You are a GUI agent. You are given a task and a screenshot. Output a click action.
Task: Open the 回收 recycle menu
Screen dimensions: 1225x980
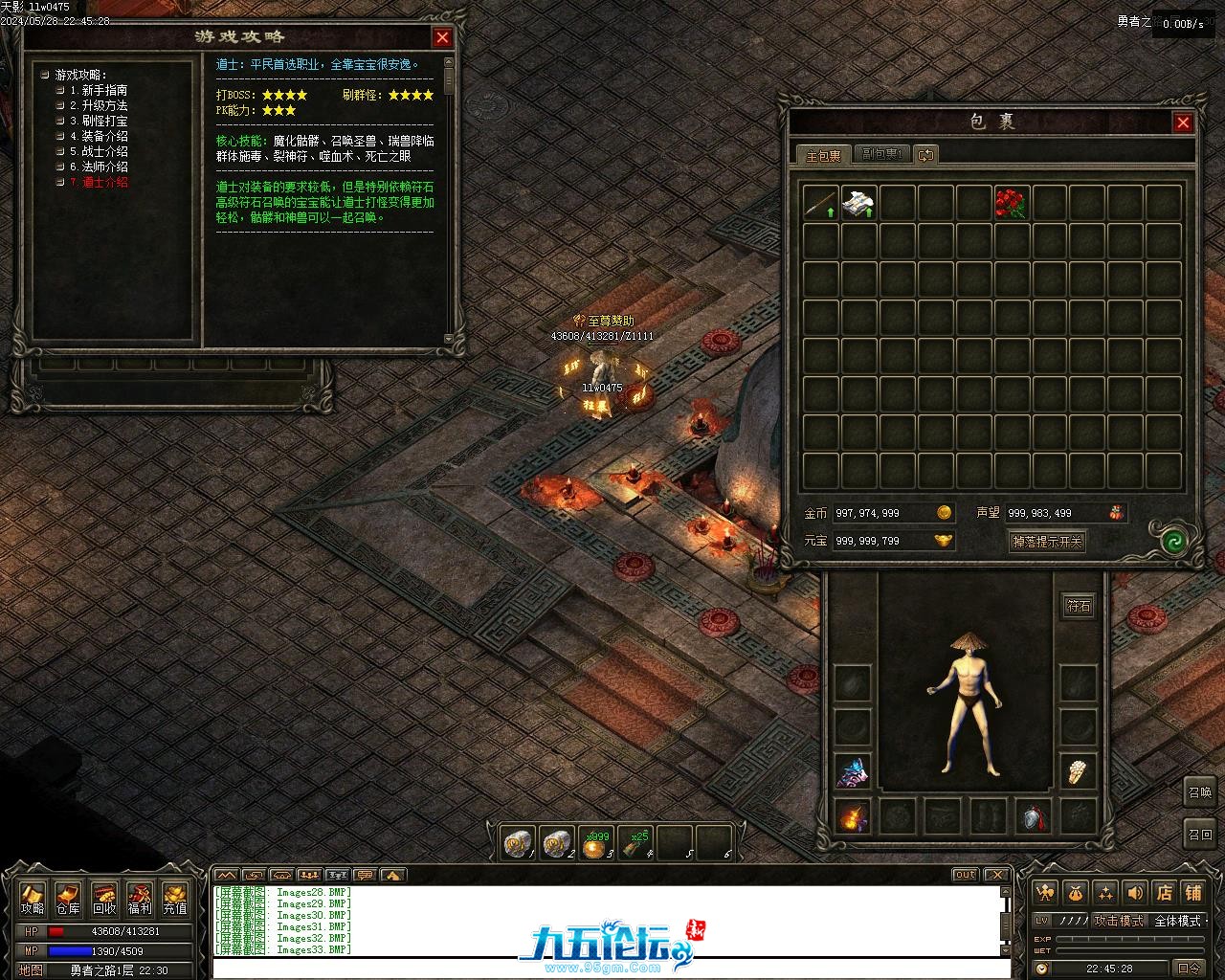point(104,898)
